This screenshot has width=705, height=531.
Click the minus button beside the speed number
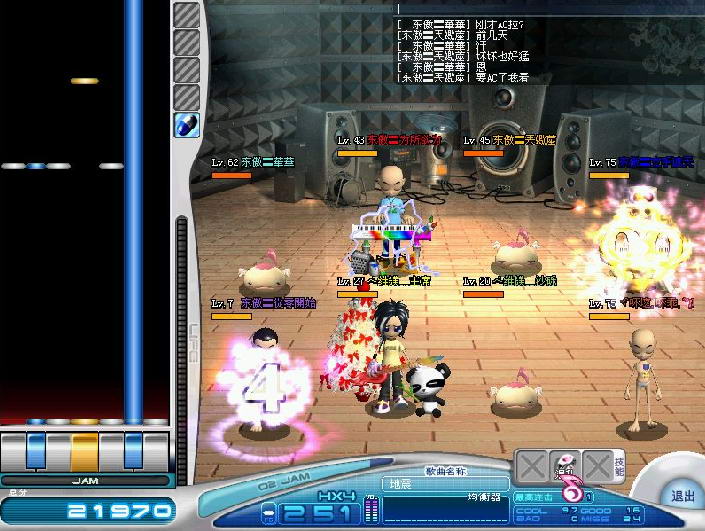click(269, 514)
